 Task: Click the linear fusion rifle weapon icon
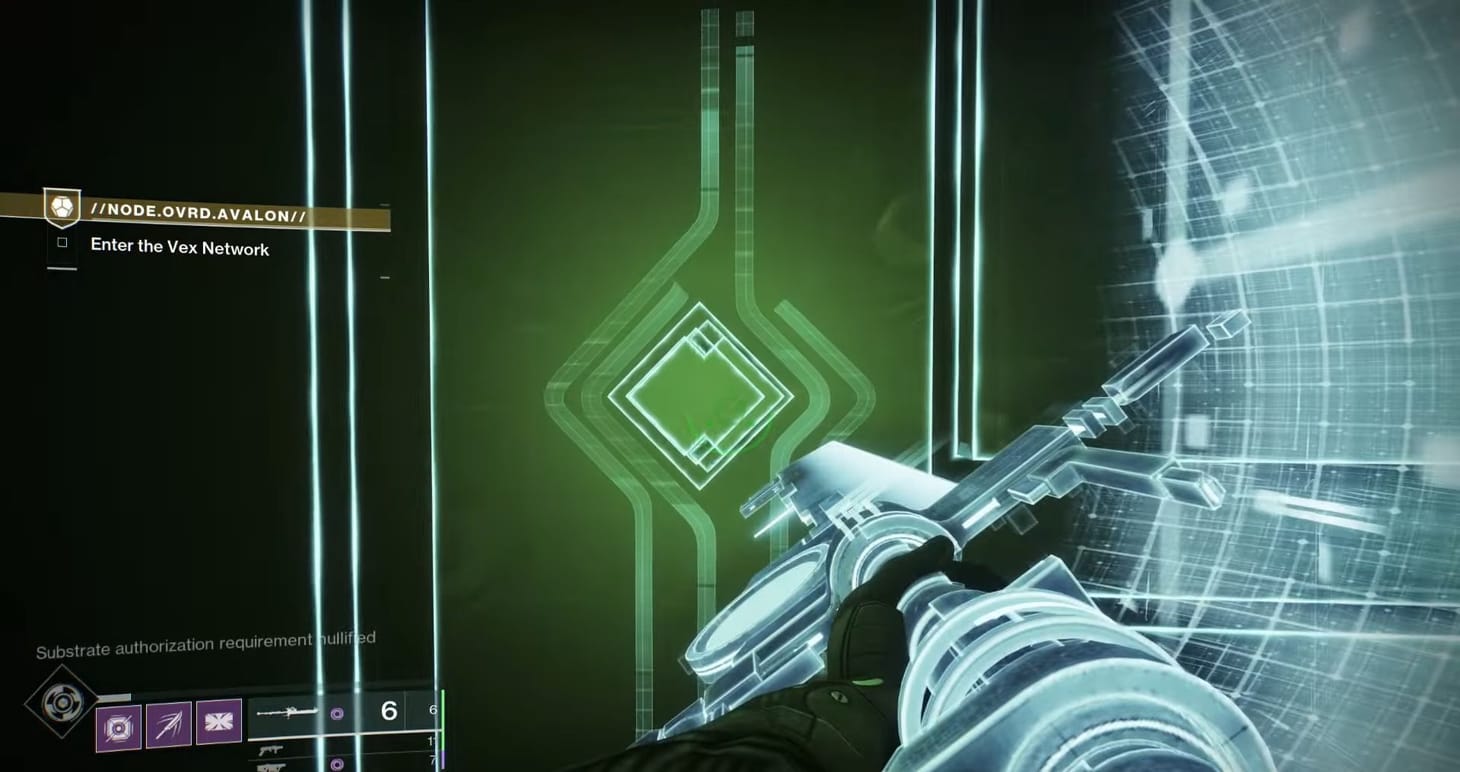coord(290,711)
